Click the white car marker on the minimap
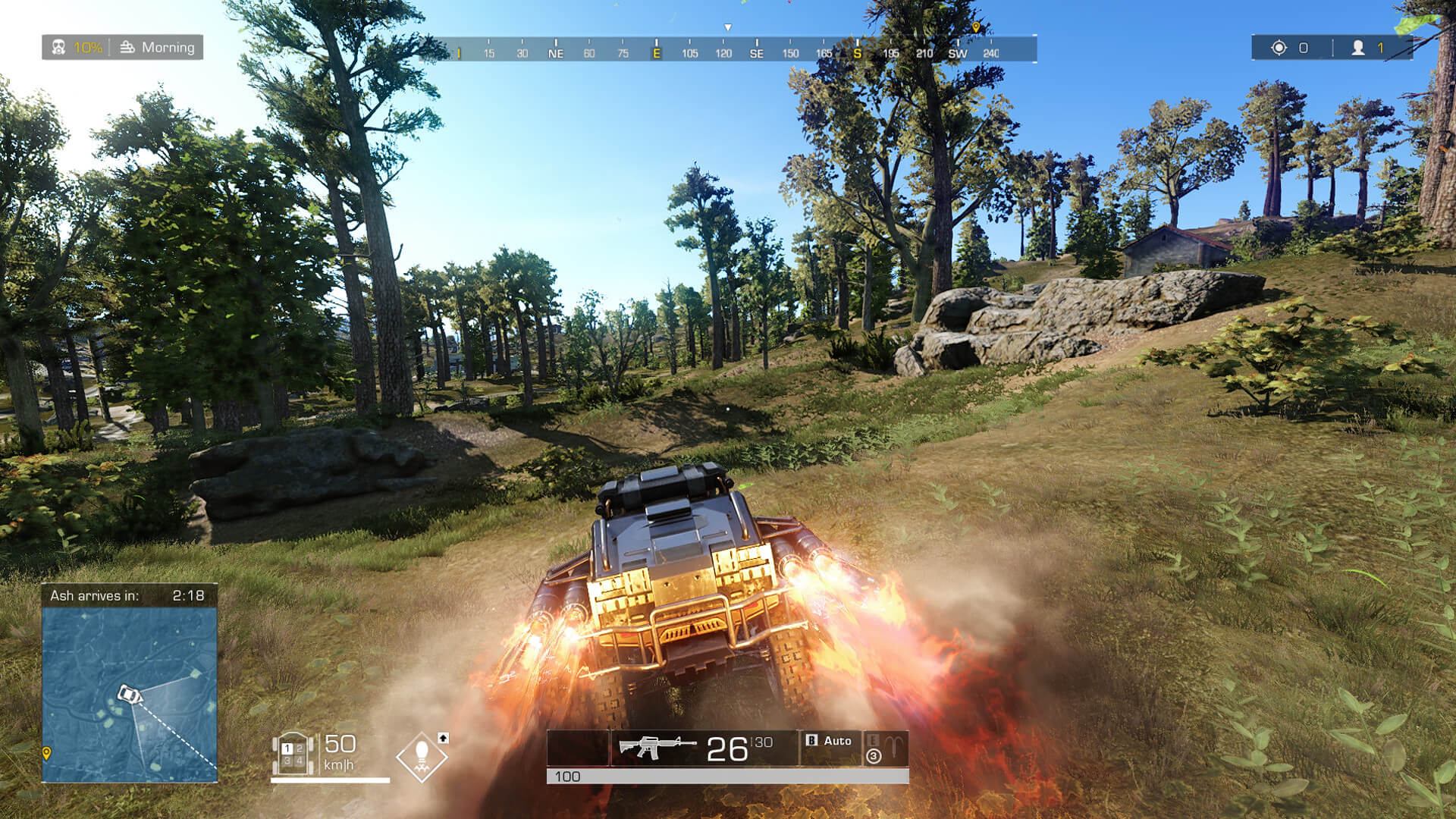Viewport: 1456px width, 819px height. 129,693
